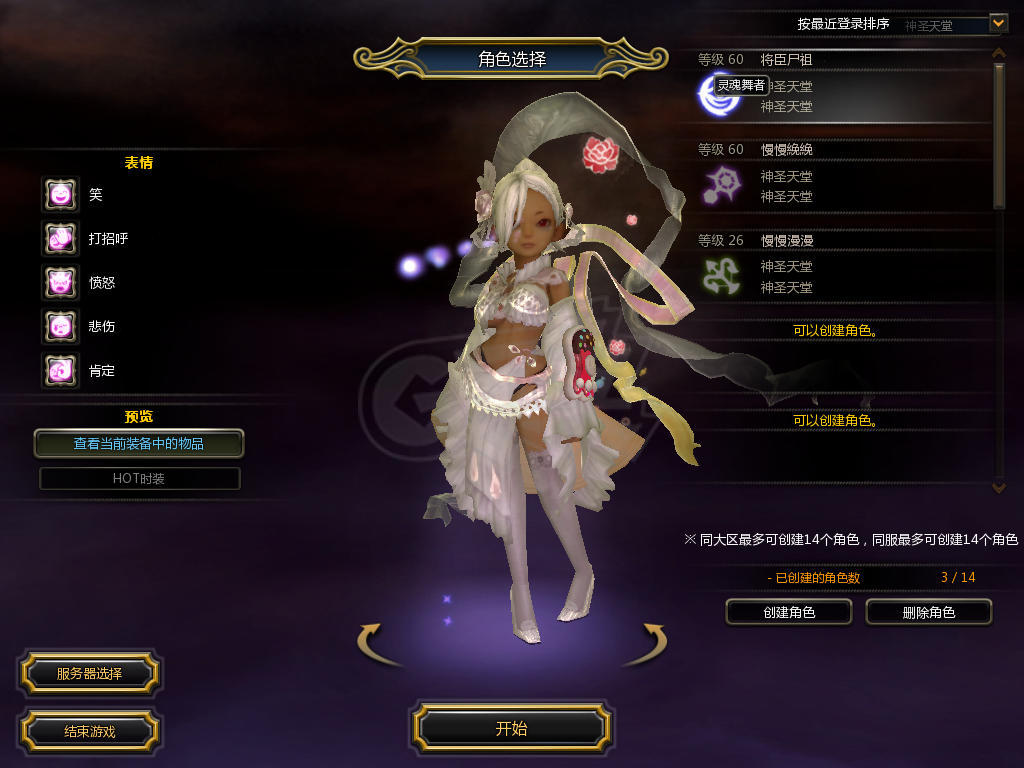Click the character list scroll-down arrow
Viewport: 1024px width, 768px height.
pos(998,487)
